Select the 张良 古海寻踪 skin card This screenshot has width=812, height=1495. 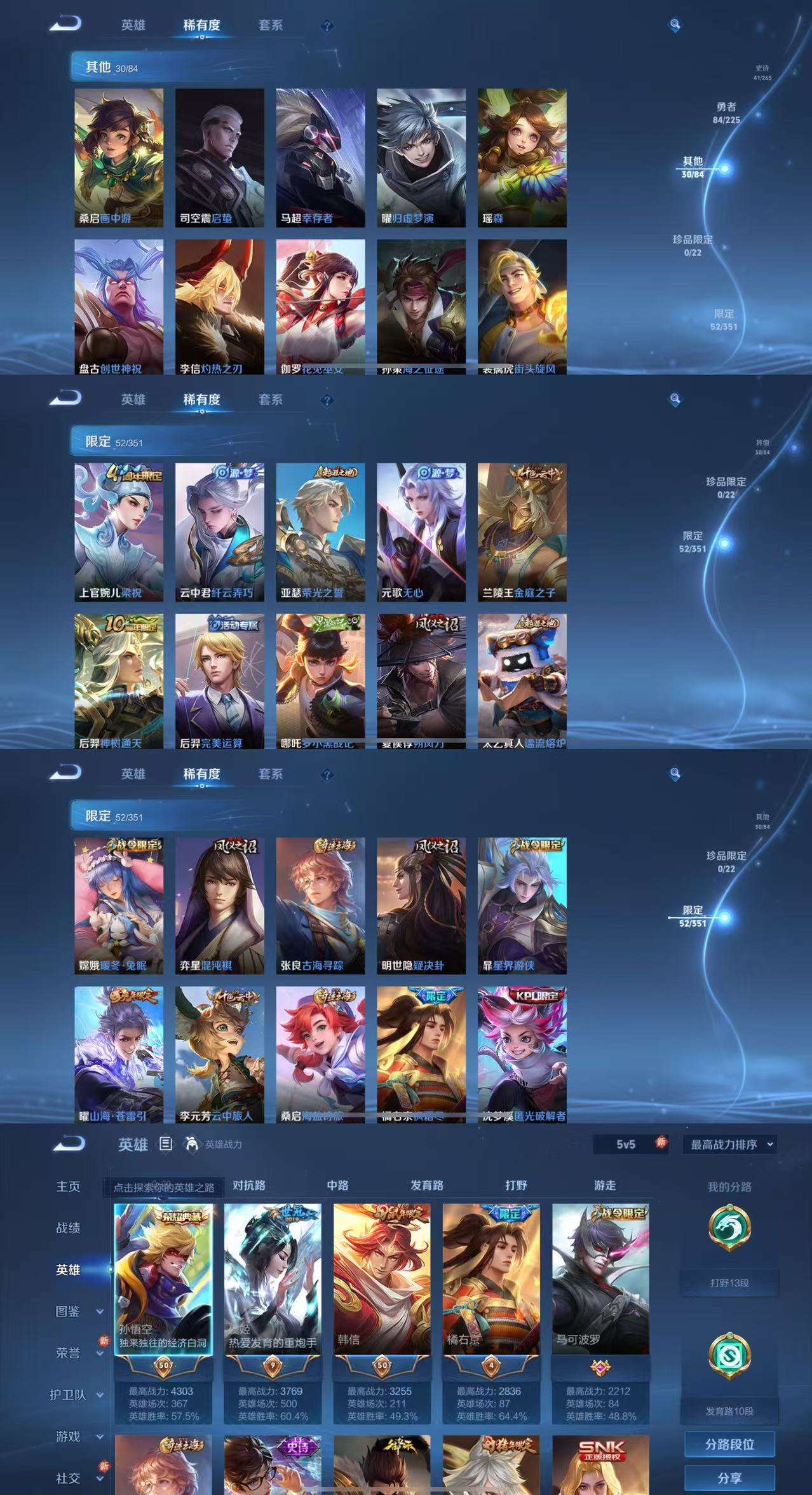(320, 906)
